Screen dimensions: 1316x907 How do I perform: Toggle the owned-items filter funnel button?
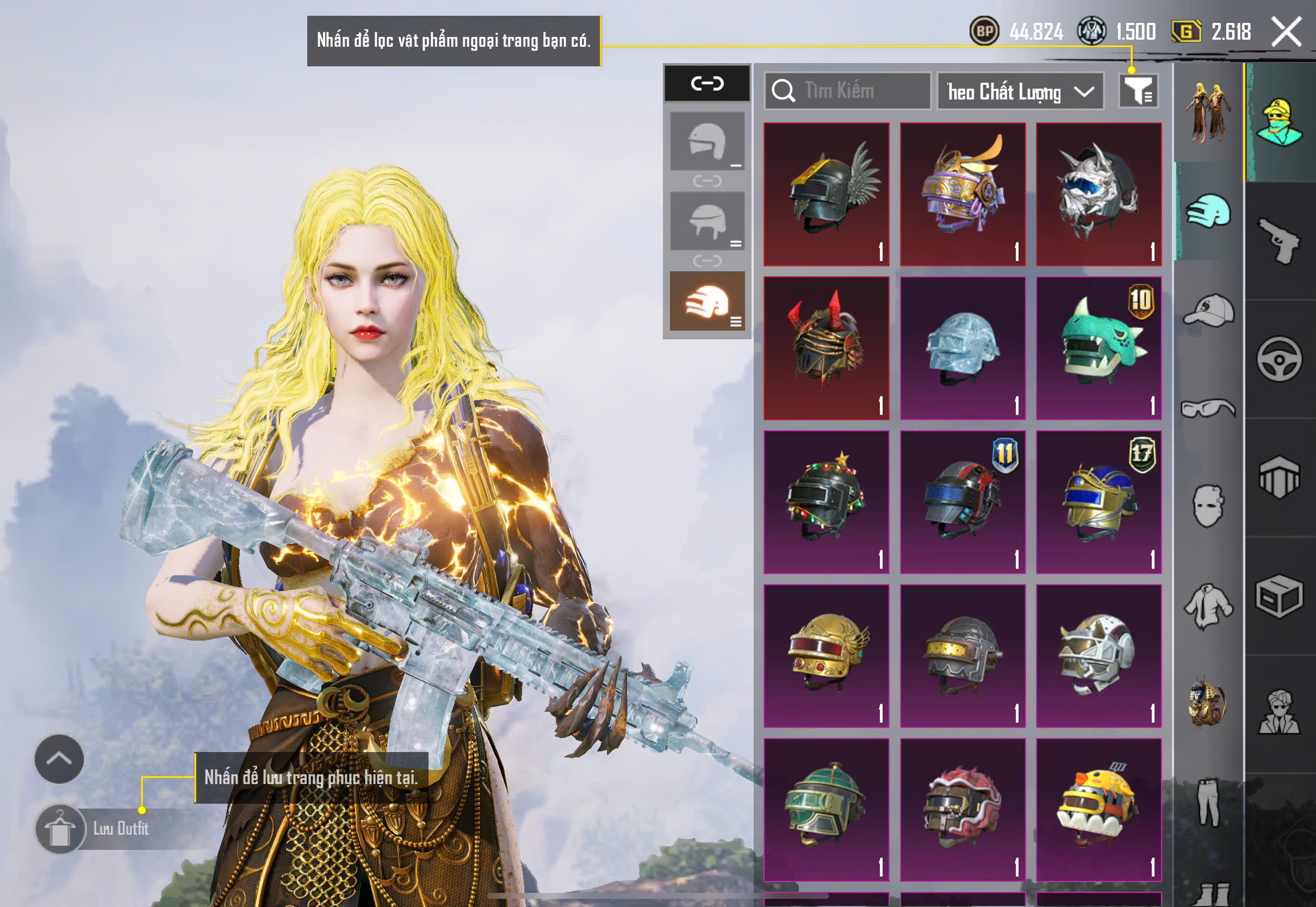coord(1138,91)
